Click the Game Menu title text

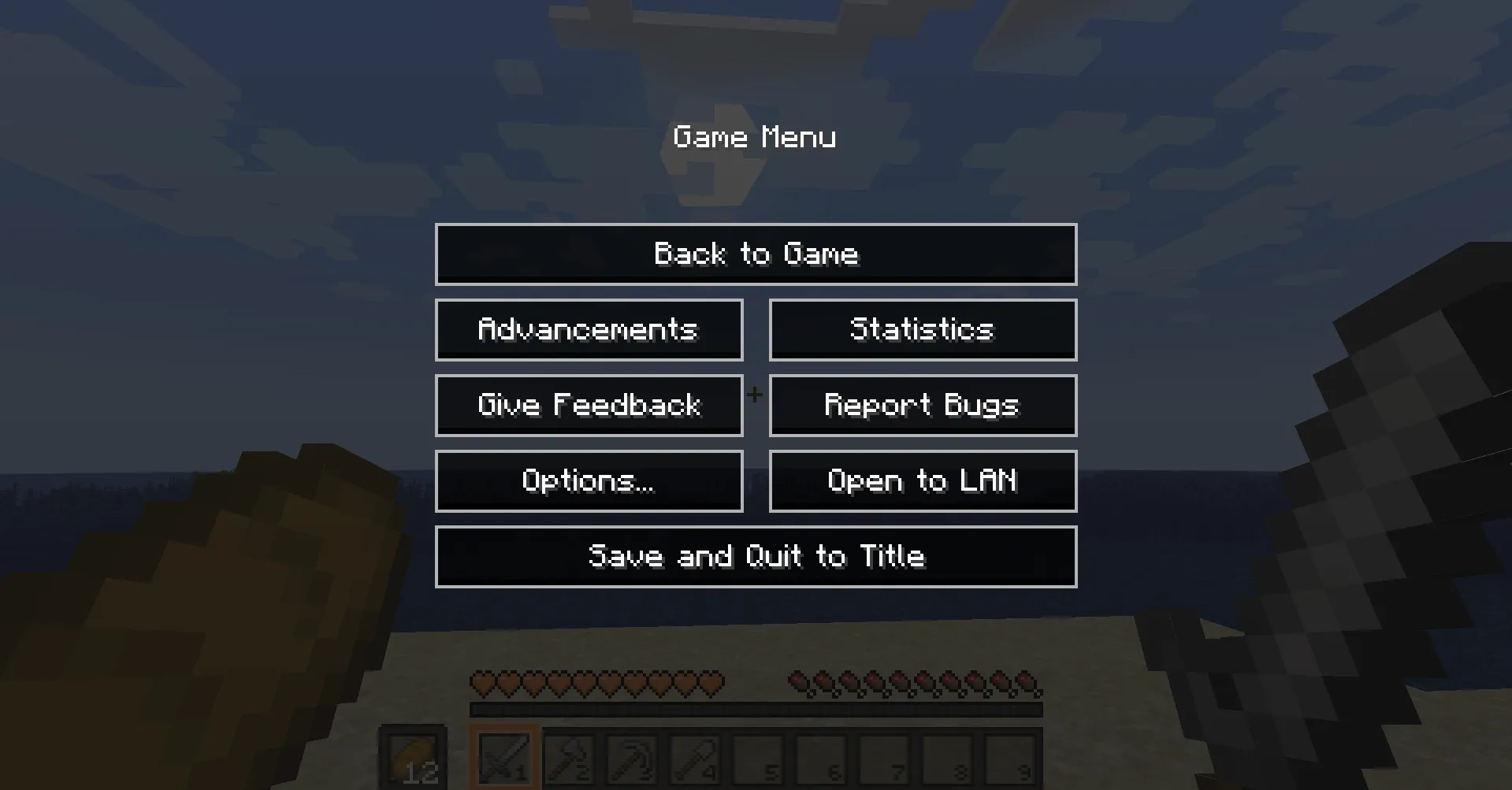pos(755,136)
